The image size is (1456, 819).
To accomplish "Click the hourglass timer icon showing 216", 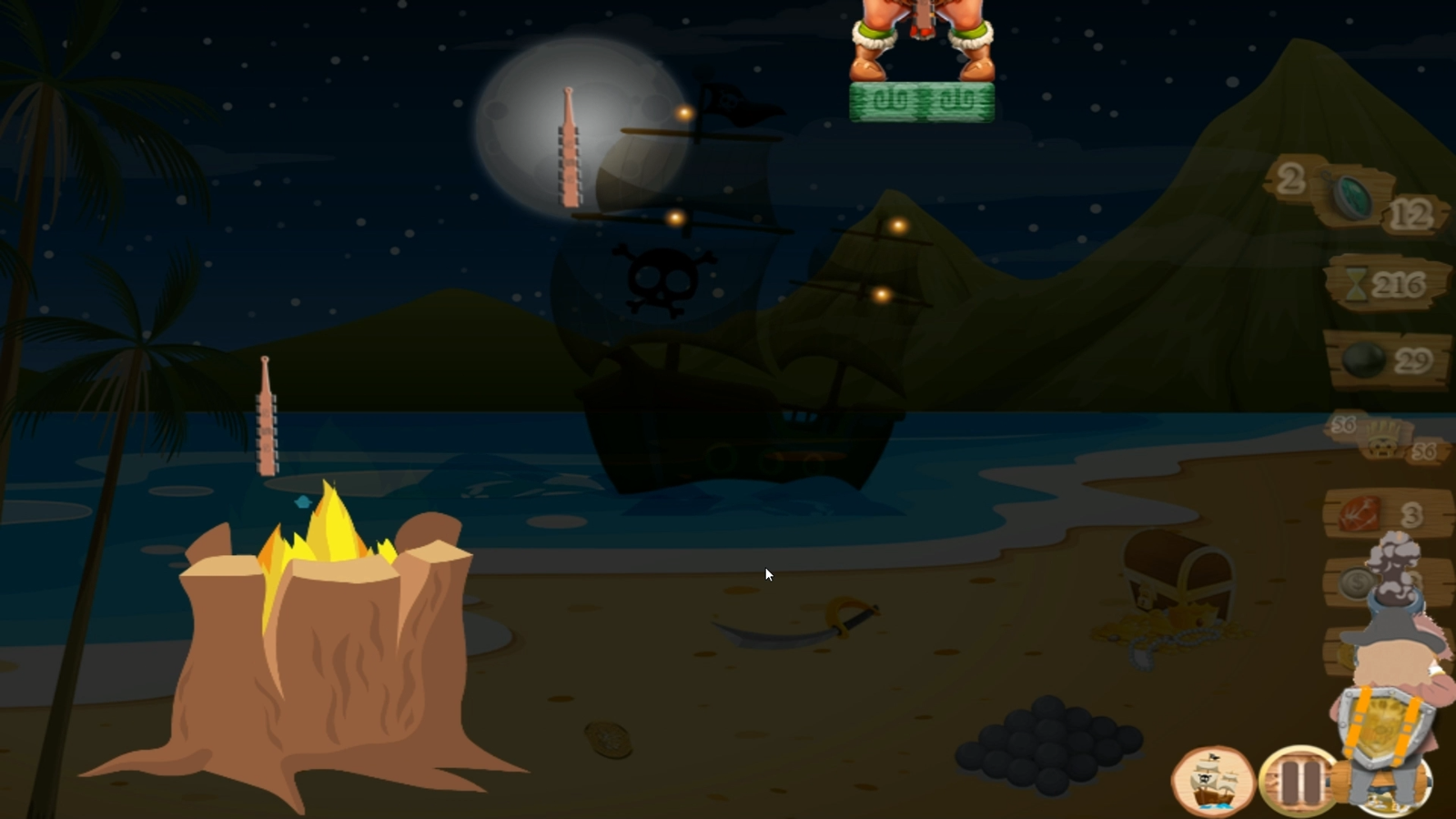I will (1358, 282).
